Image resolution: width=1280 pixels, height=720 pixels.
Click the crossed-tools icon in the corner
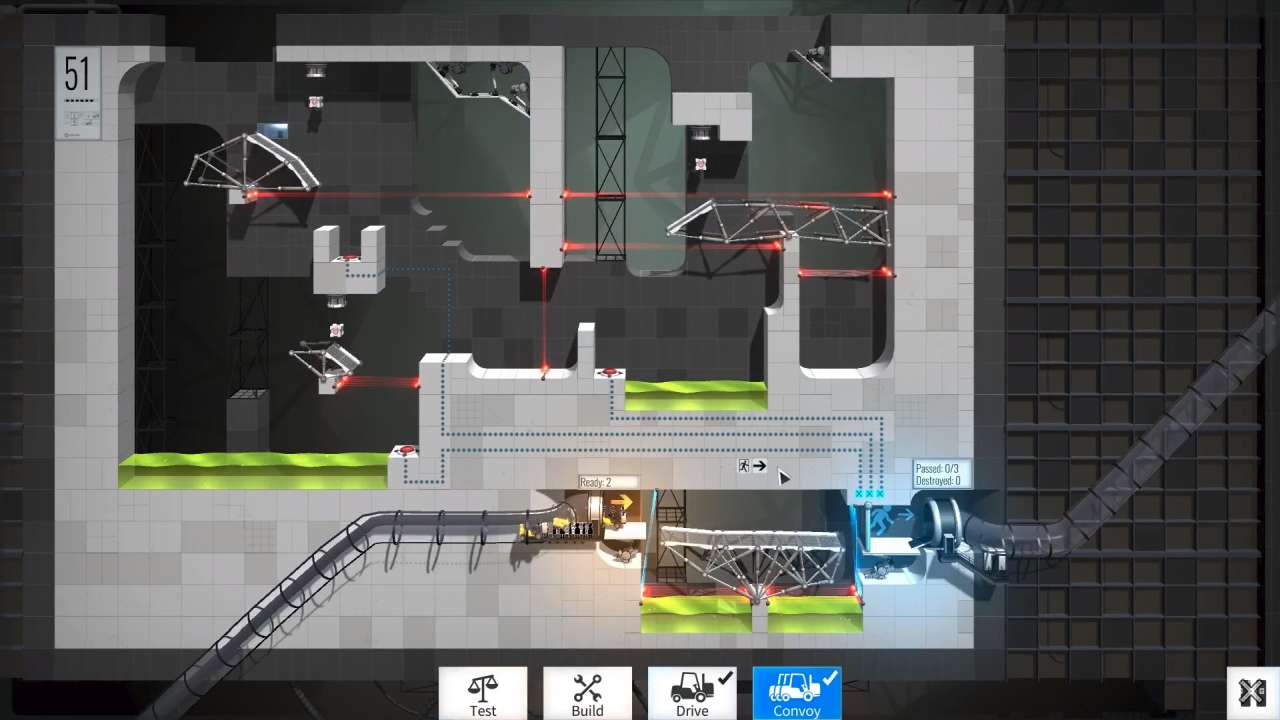point(1252,692)
